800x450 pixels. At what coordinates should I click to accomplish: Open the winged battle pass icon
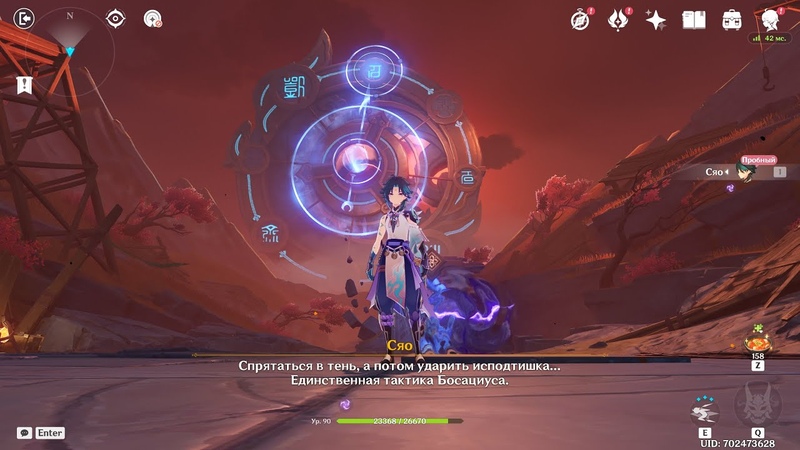click(x=618, y=19)
